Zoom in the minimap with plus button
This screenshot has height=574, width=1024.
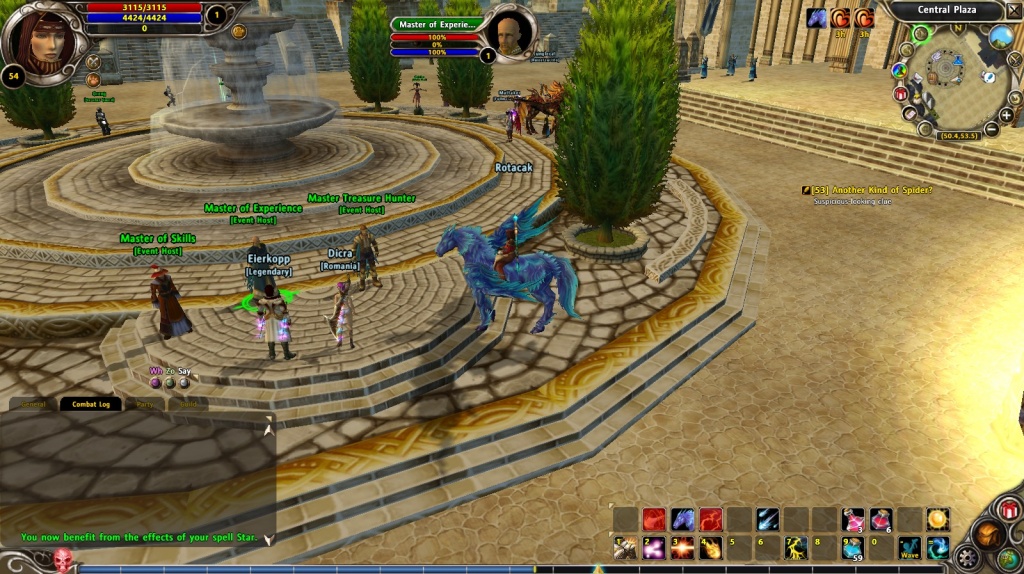pyautogui.click(x=1005, y=115)
